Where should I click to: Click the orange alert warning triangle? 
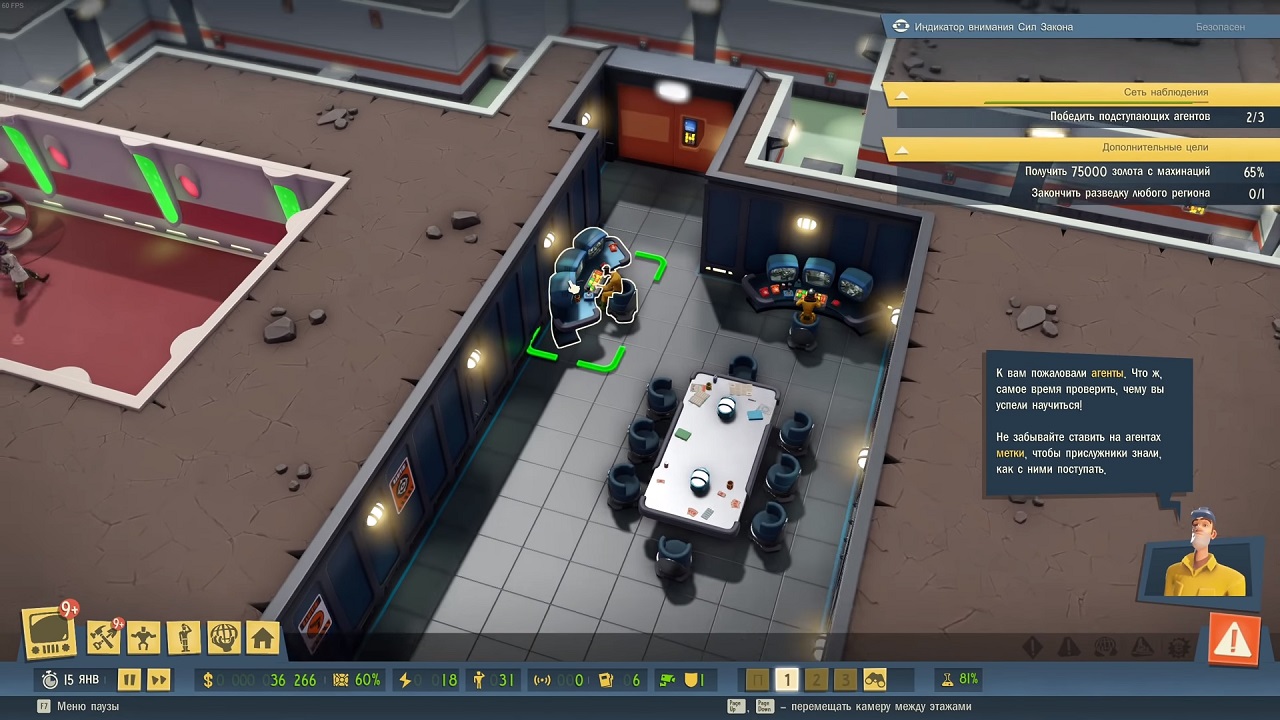1233,637
